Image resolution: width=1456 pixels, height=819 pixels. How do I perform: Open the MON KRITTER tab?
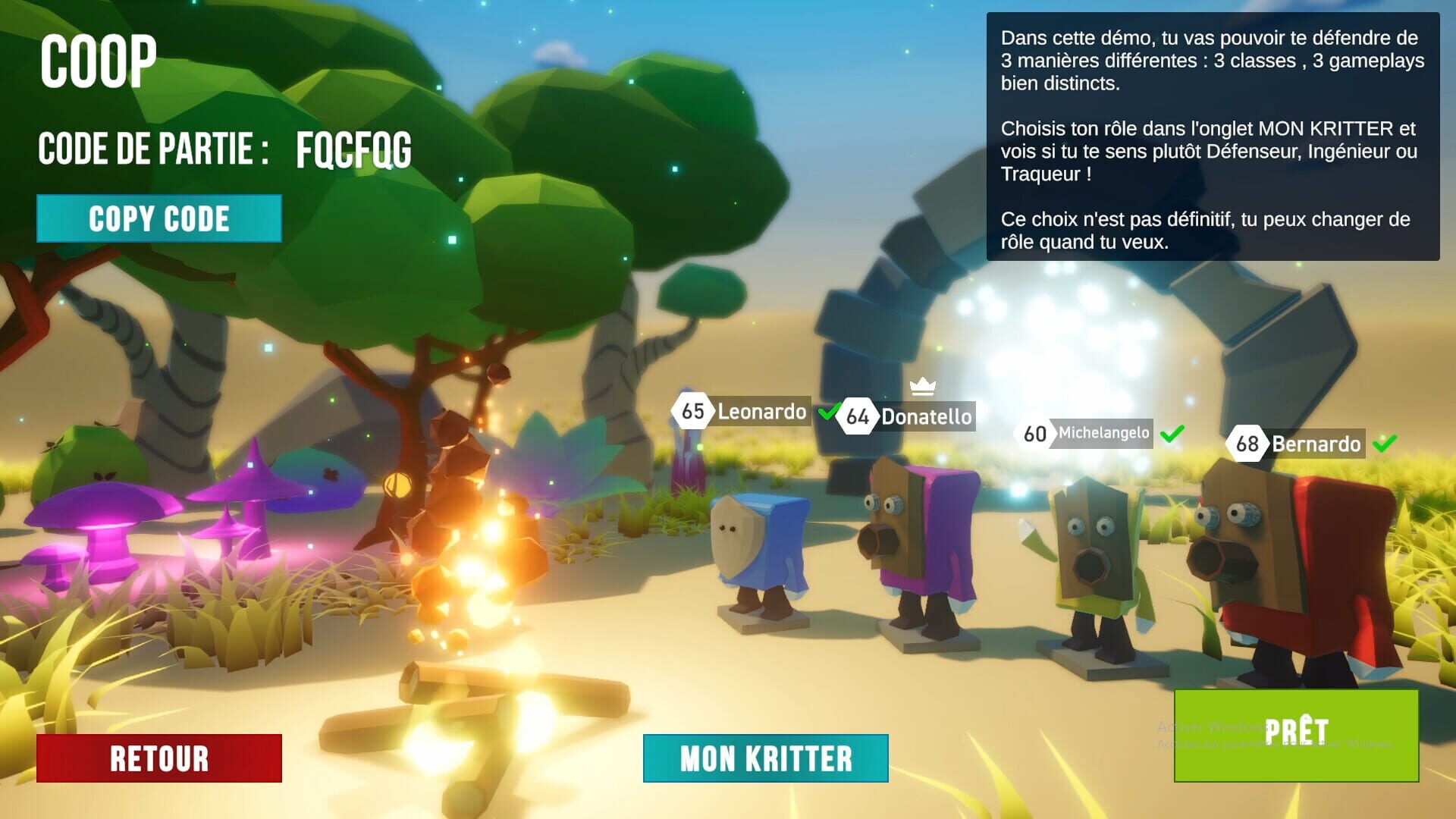pos(765,758)
